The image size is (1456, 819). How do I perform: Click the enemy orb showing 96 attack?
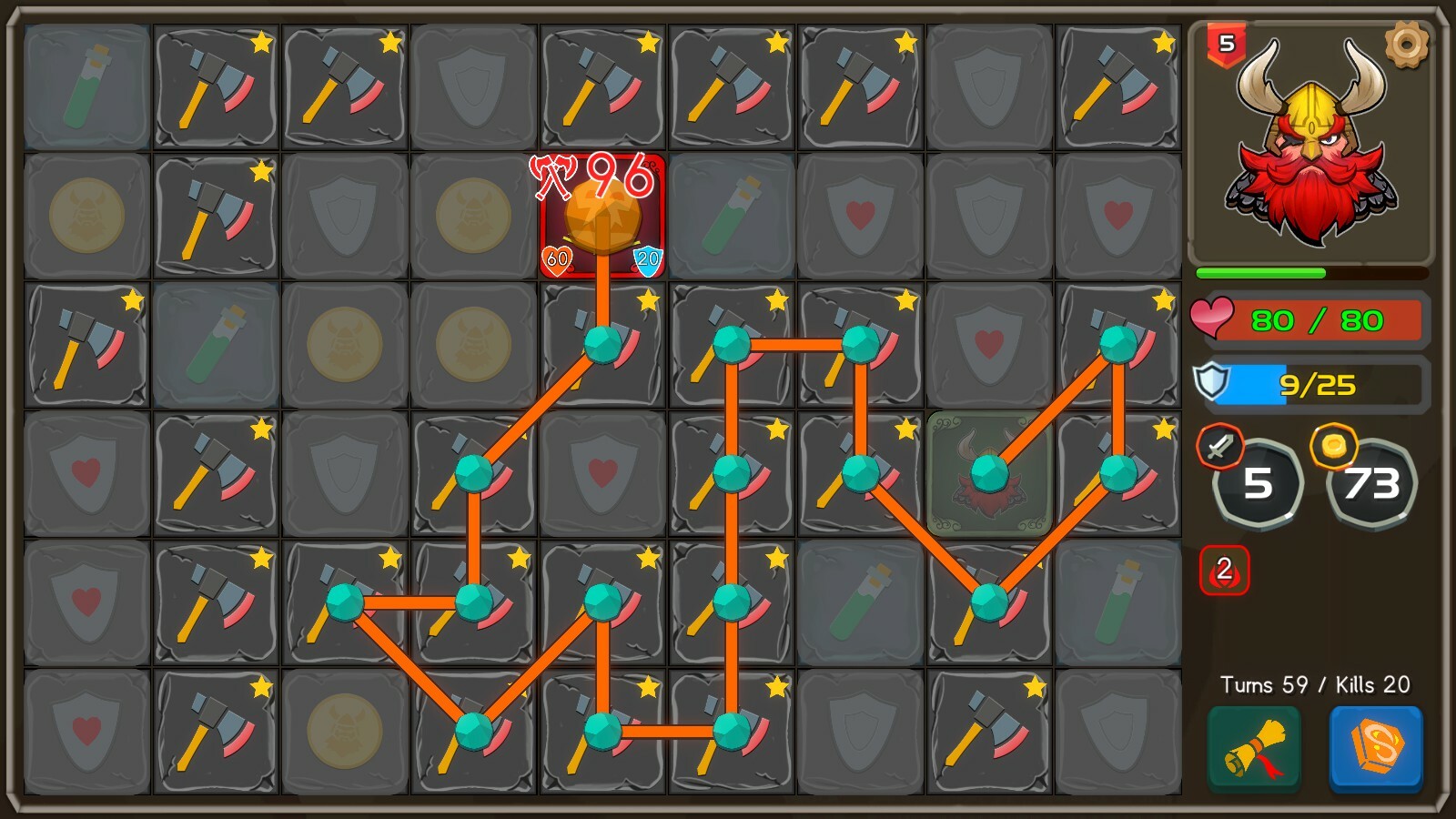click(x=601, y=214)
